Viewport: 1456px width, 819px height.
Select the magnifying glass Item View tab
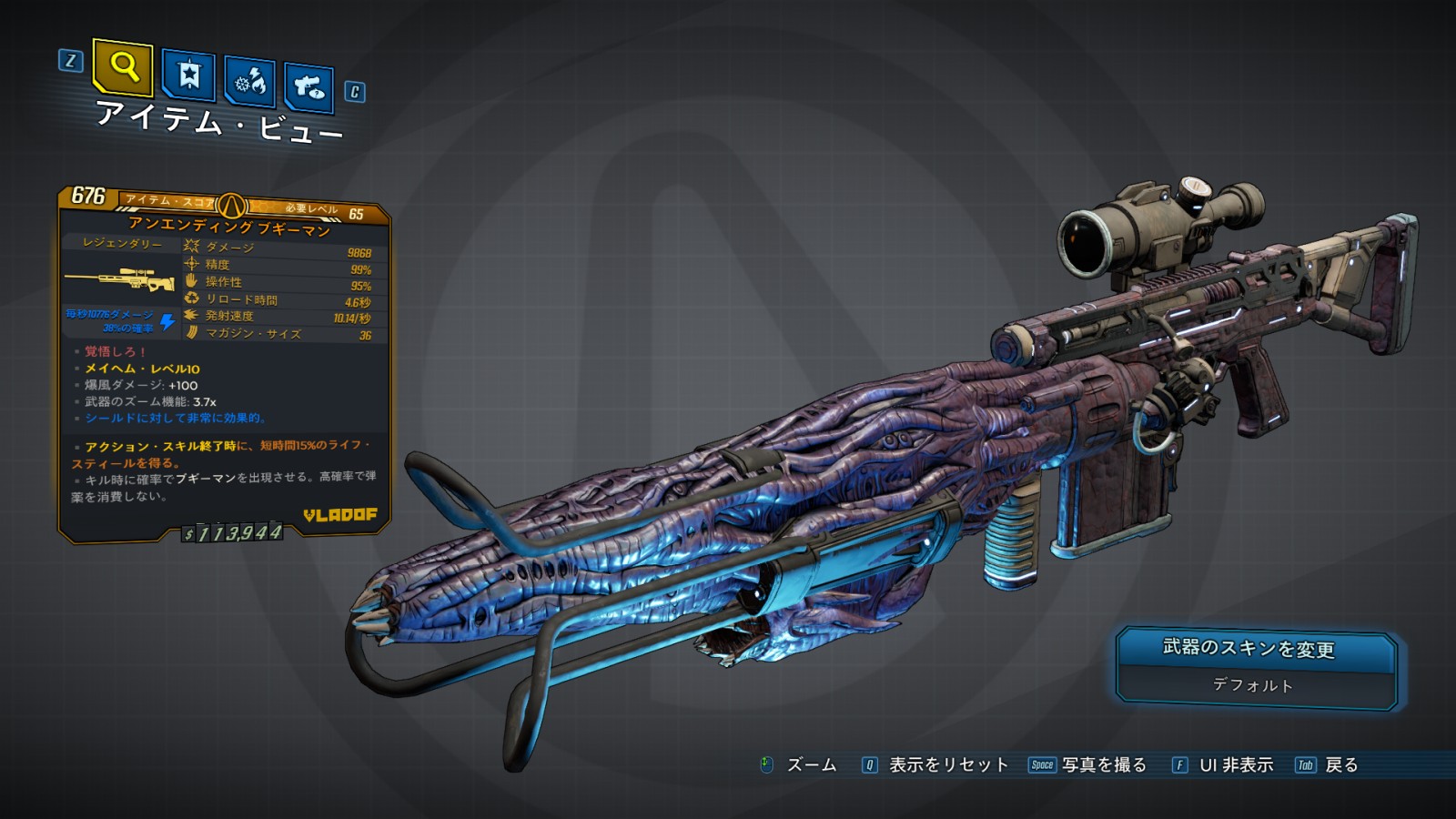coord(123,67)
